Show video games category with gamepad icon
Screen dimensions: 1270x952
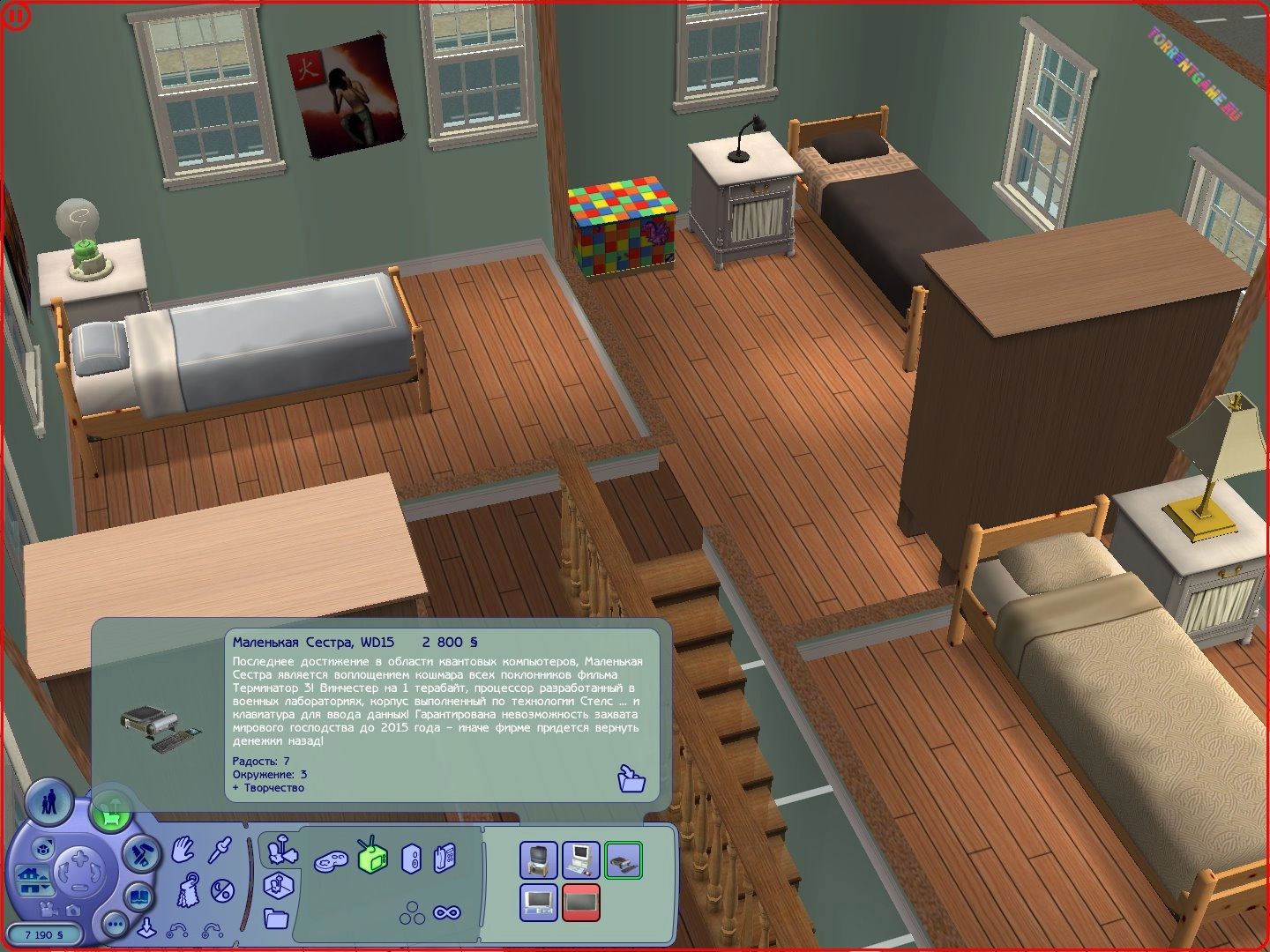[x=331, y=859]
